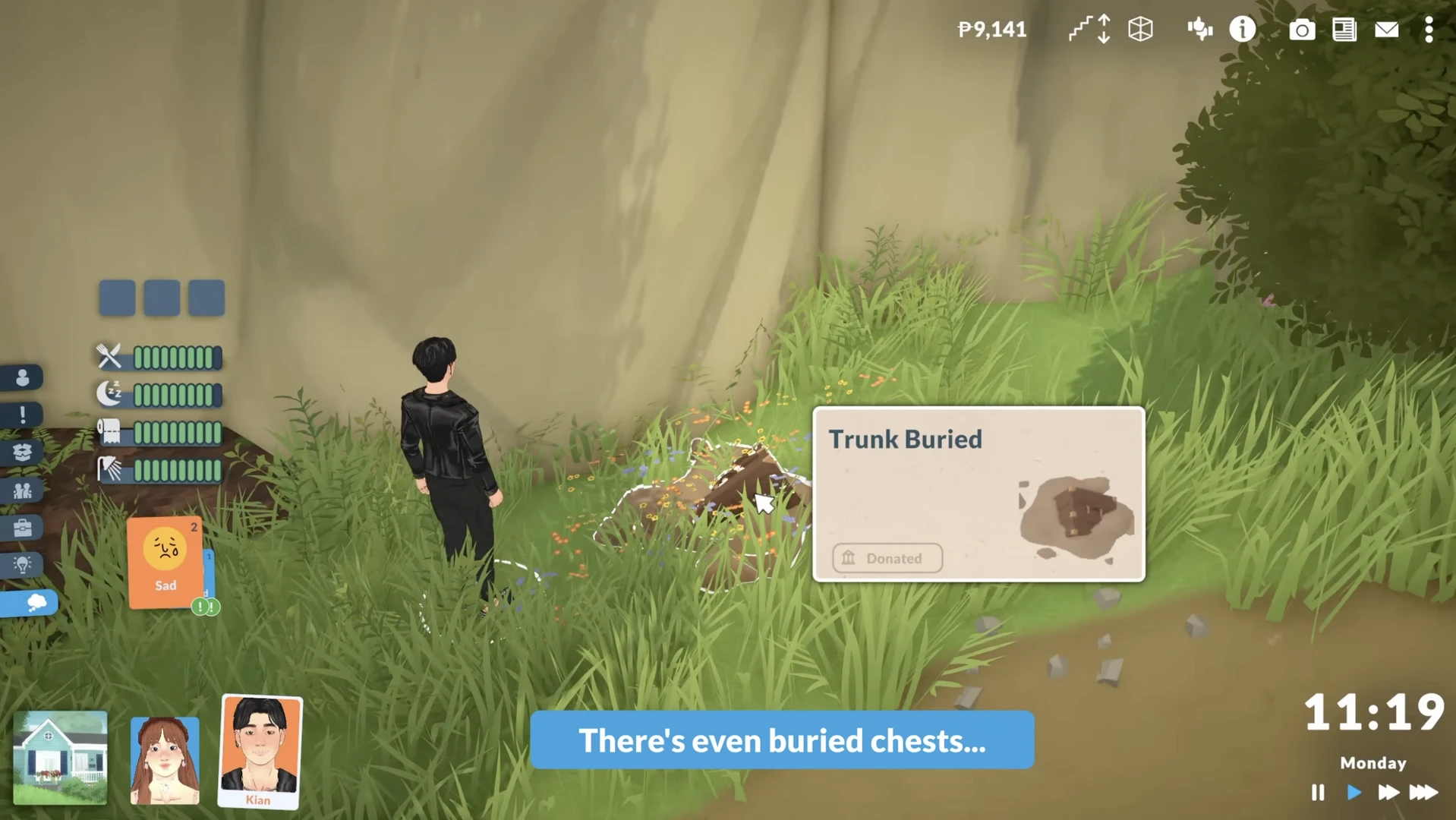Select Kian's character portrait

[x=260, y=750]
